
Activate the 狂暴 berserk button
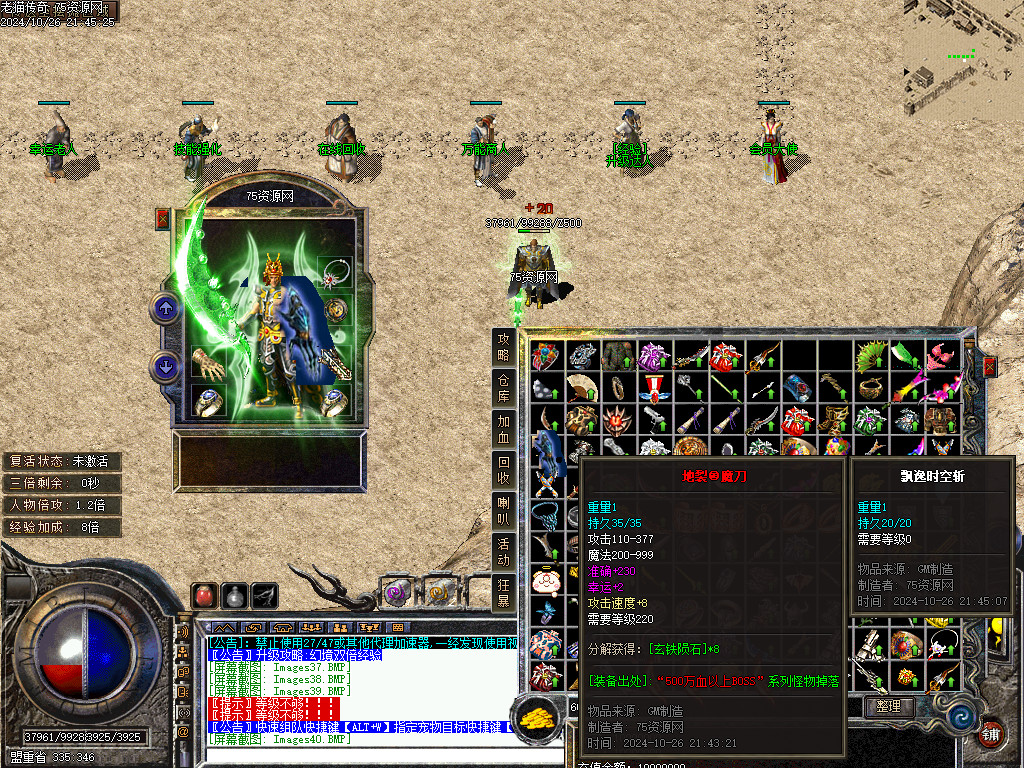(504, 593)
